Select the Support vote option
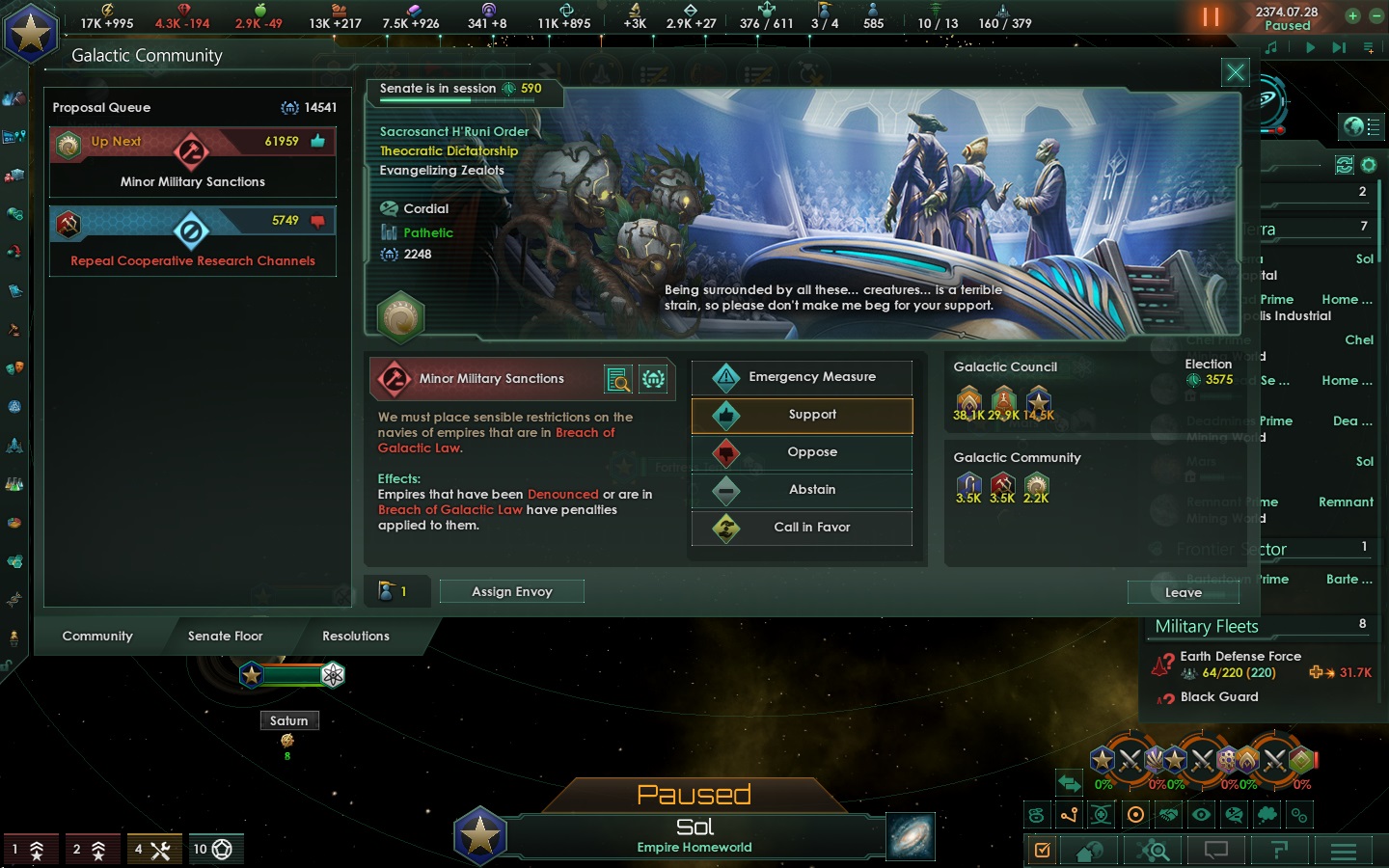This screenshot has width=1389, height=868. 802,415
